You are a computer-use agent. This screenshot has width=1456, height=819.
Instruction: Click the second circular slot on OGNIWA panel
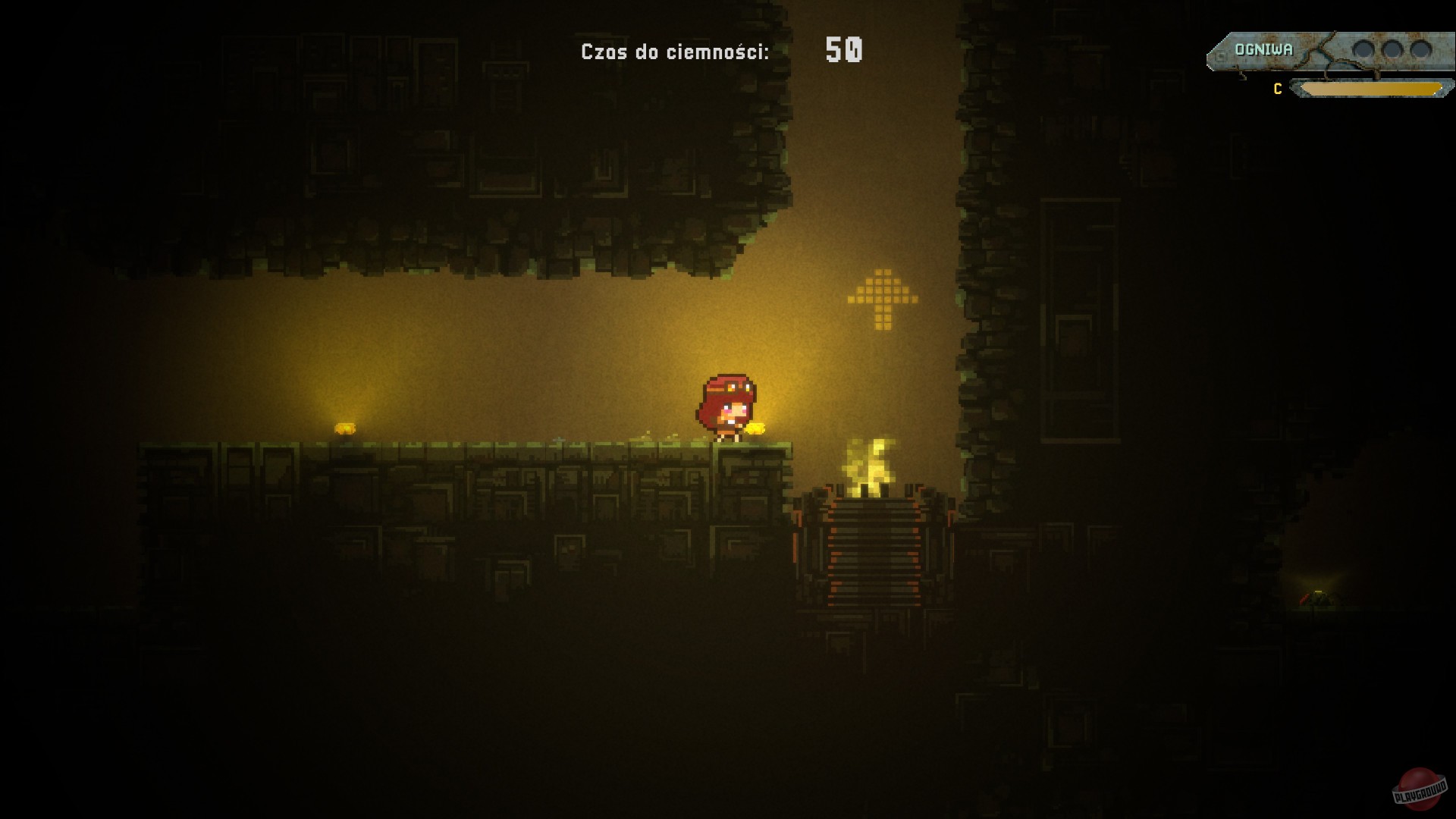coord(1393,49)
